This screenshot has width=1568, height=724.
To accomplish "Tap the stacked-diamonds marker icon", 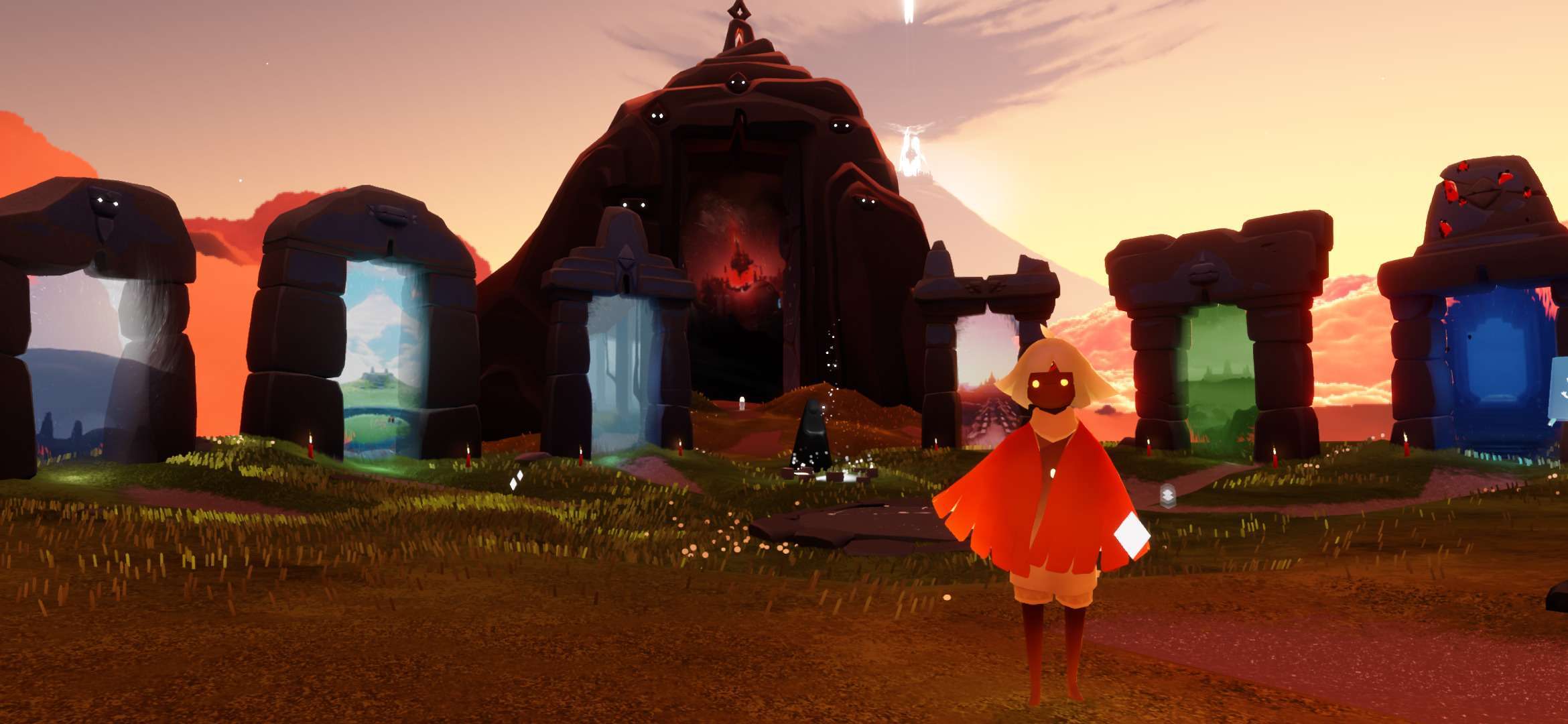I will coord(1169,495).
